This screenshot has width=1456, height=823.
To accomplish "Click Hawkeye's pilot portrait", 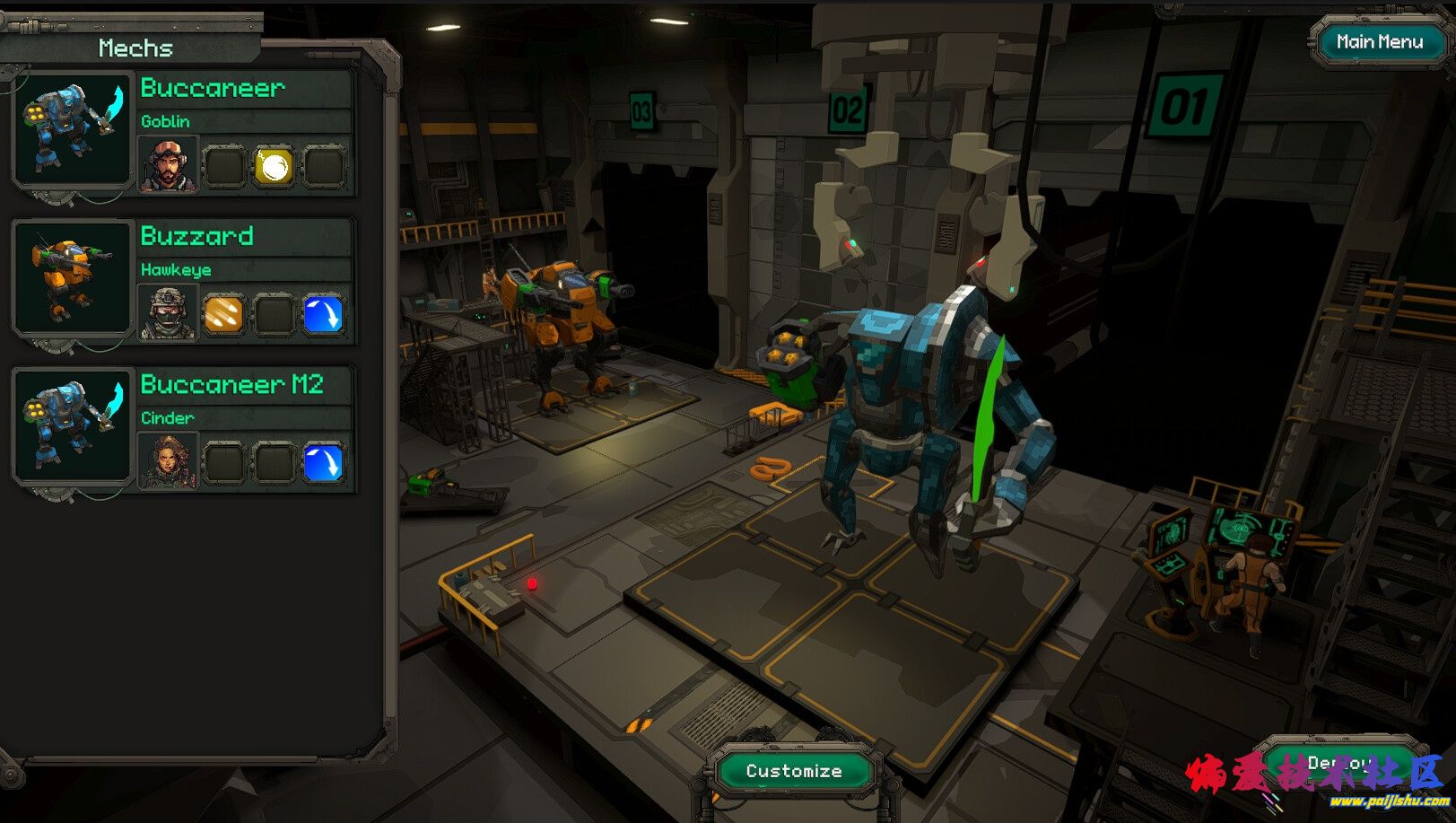I will 168,314.
